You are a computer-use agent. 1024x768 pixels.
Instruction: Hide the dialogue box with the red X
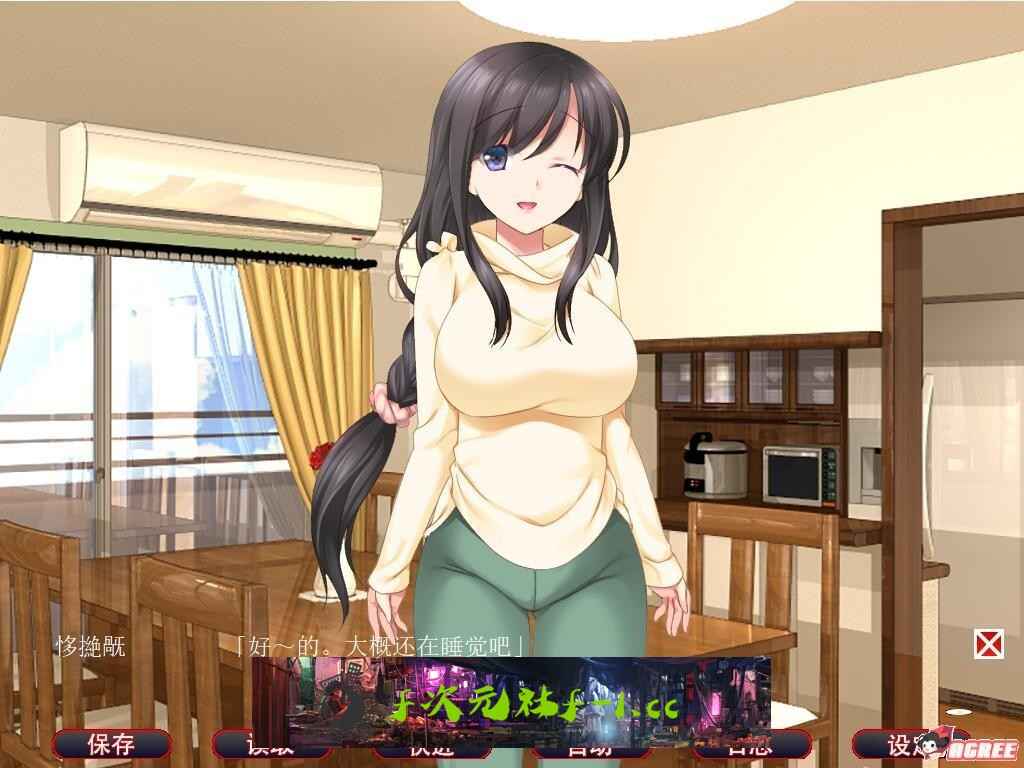point(988,644)
